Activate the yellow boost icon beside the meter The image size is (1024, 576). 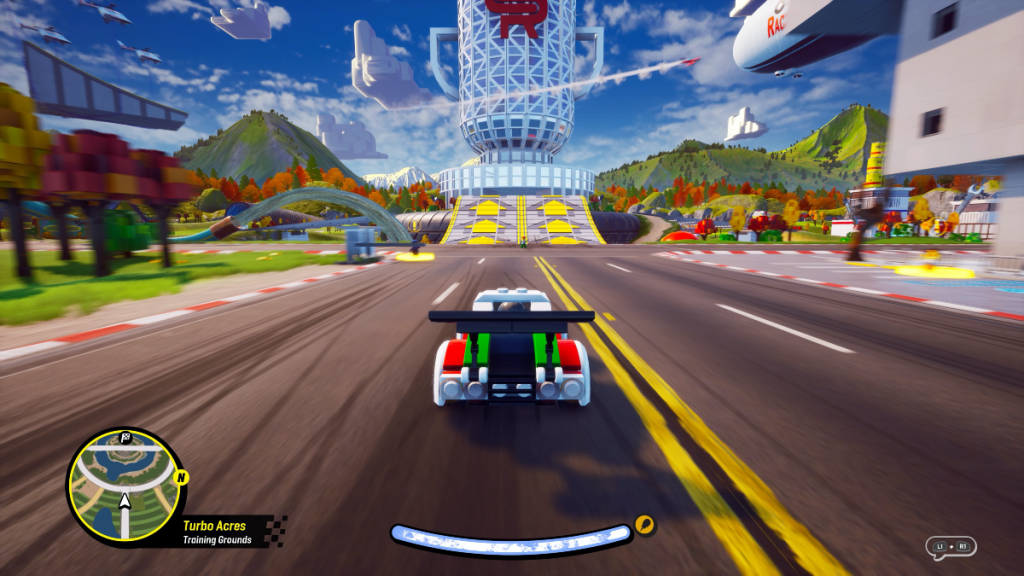645,524
